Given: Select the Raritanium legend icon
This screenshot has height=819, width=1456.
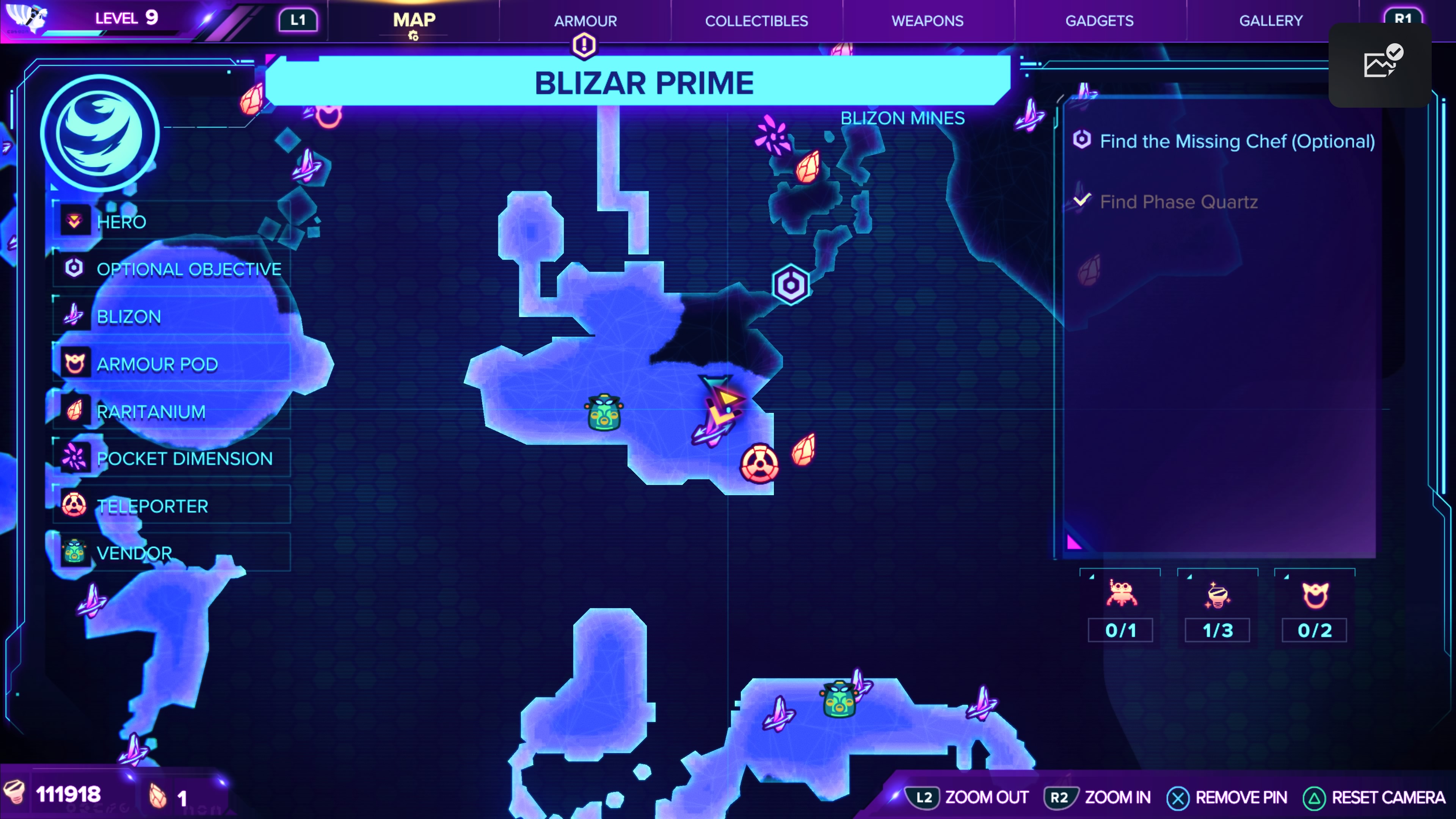Looking at the screenshot, I should 74,411.
